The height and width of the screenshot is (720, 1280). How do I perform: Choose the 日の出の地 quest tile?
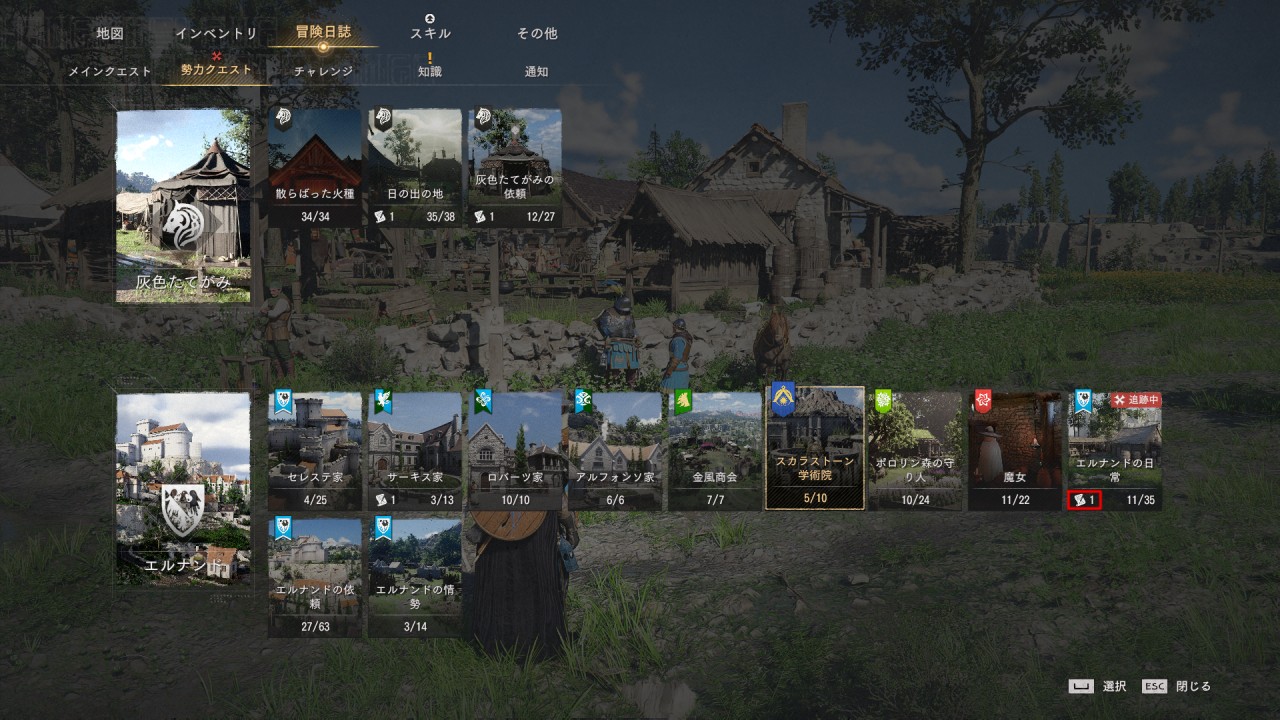(x=415, y=167)
